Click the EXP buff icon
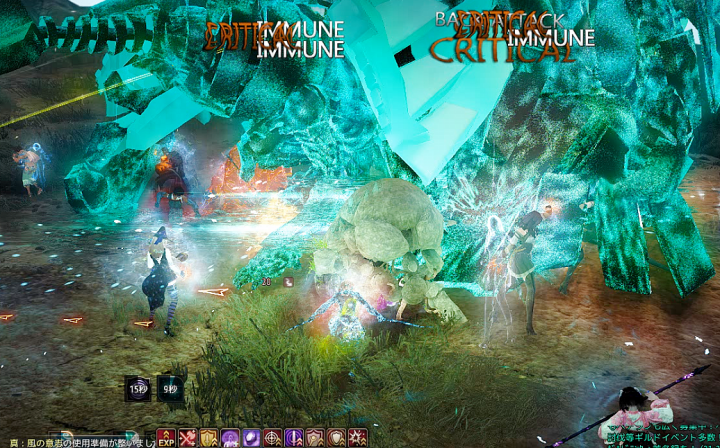720x448 pixels. point(166,438)
